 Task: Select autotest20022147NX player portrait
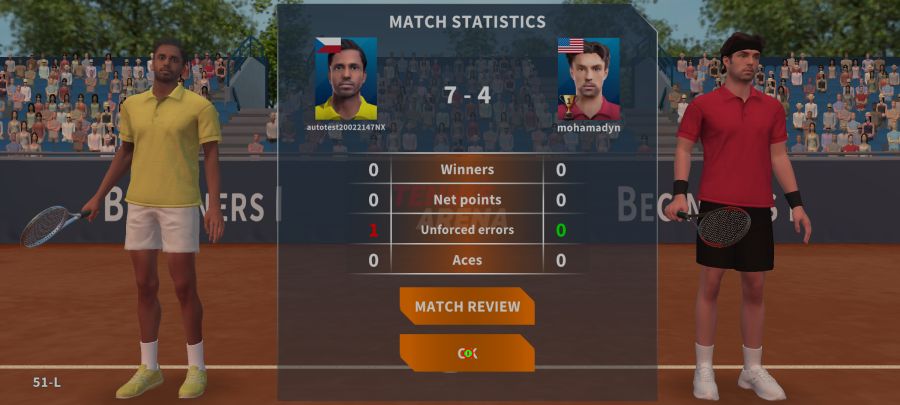pos(346,80)
